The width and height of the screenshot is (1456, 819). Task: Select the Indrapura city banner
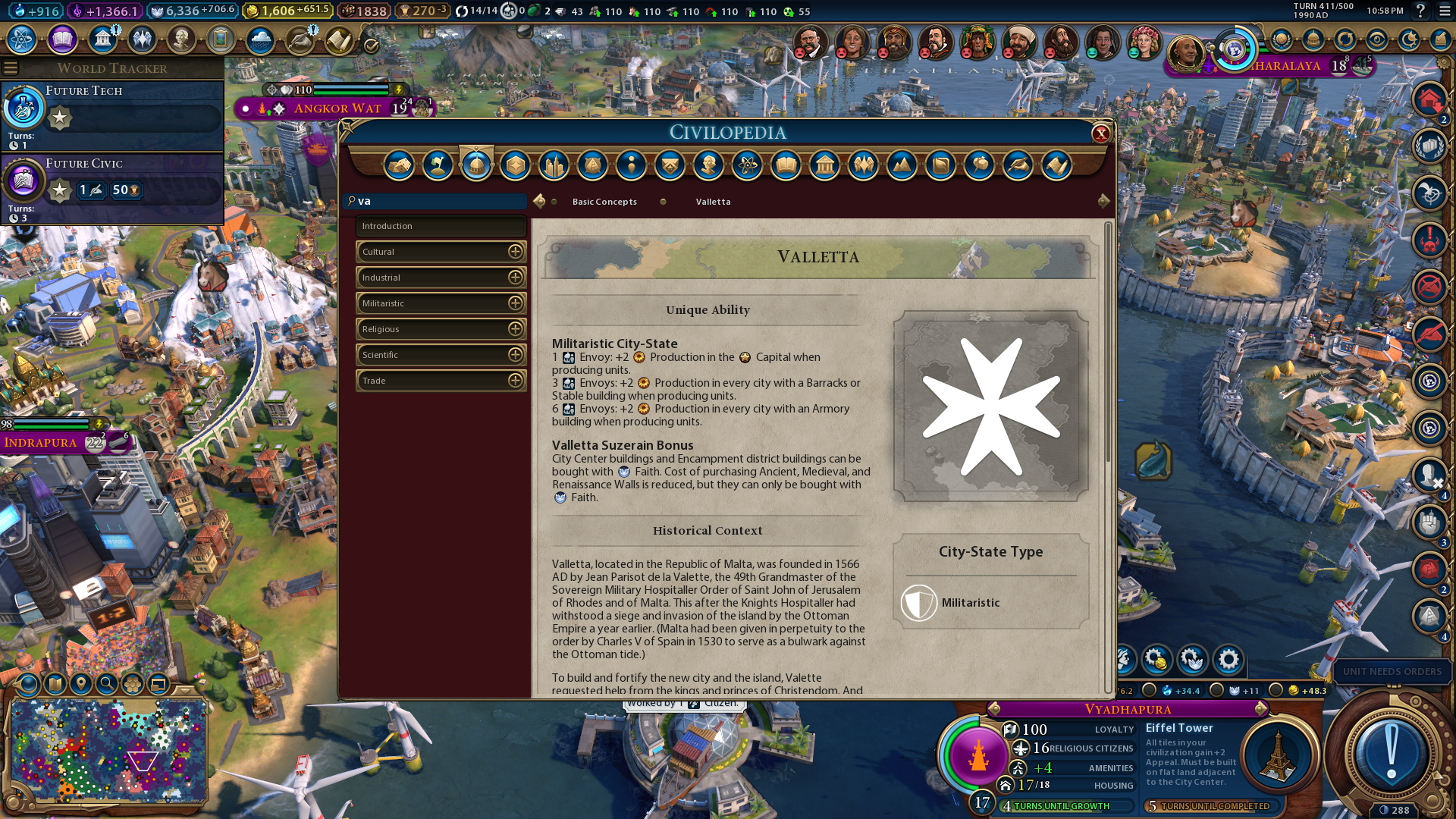(42, 442)
